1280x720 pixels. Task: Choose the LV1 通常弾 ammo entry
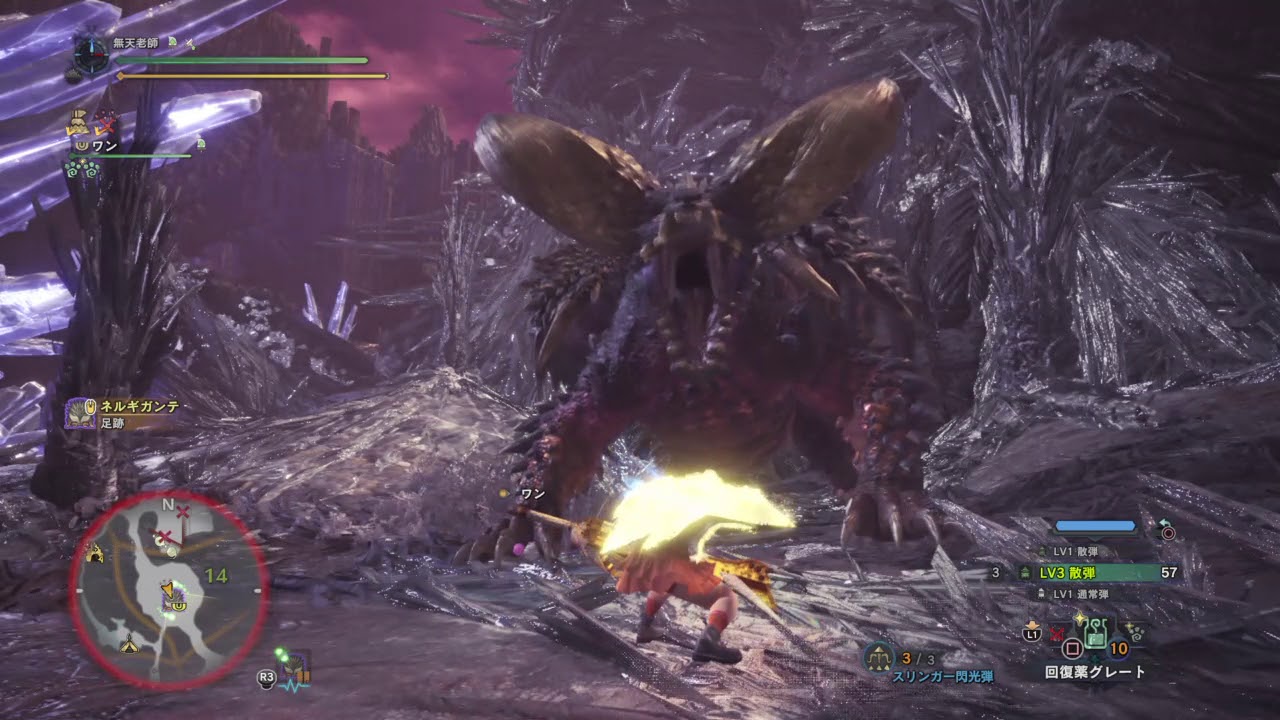point(1073,594)
